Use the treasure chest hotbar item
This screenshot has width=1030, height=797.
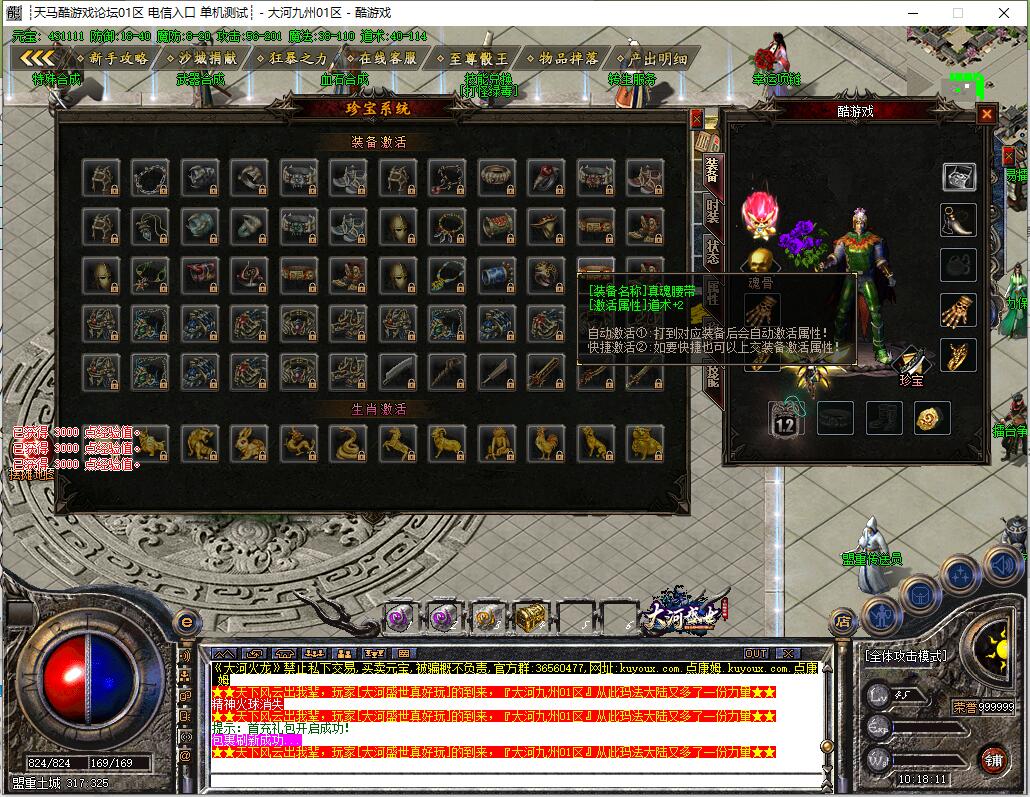(529, 617)
